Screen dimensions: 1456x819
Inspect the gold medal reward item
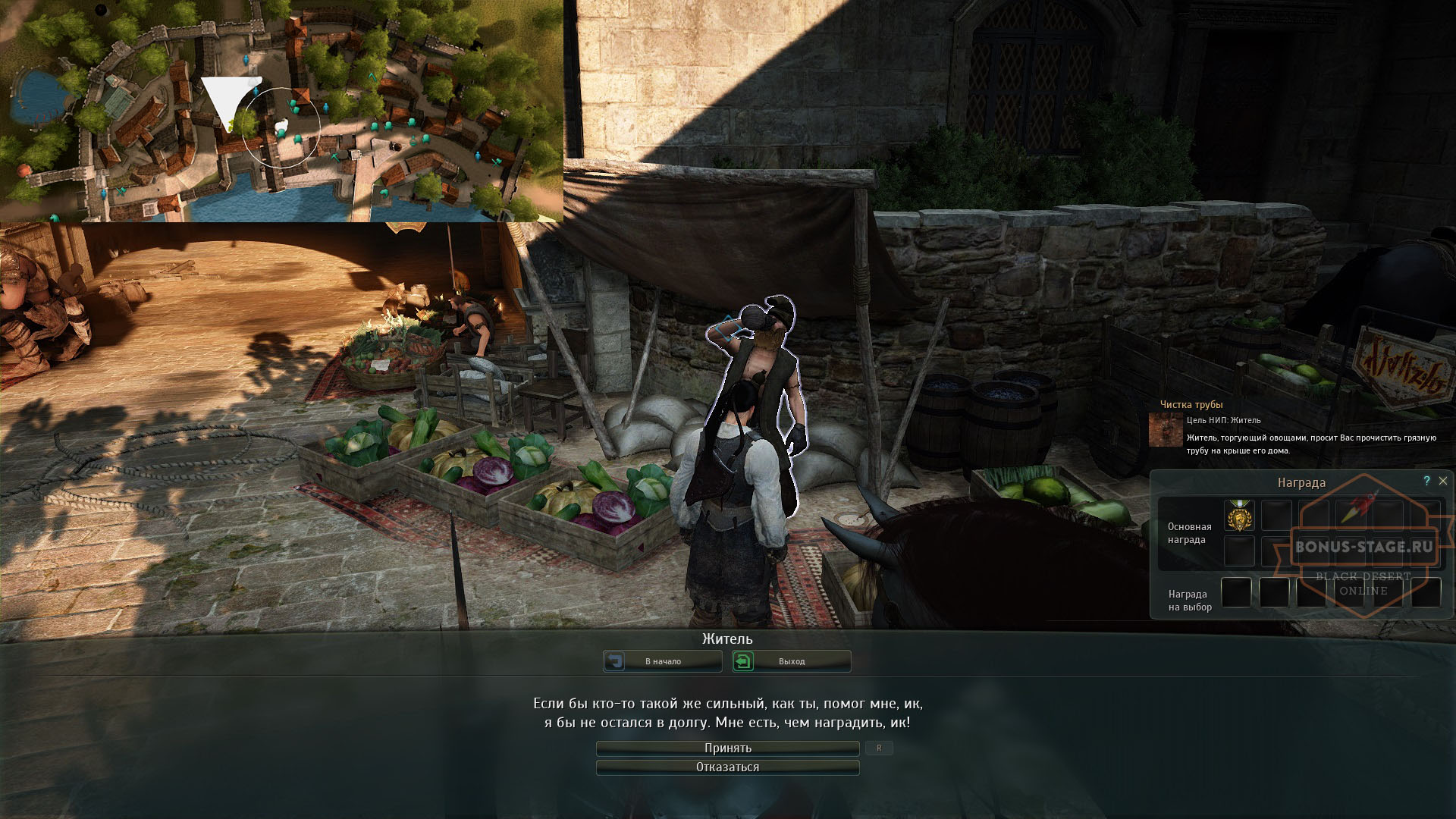point(1239,516)
